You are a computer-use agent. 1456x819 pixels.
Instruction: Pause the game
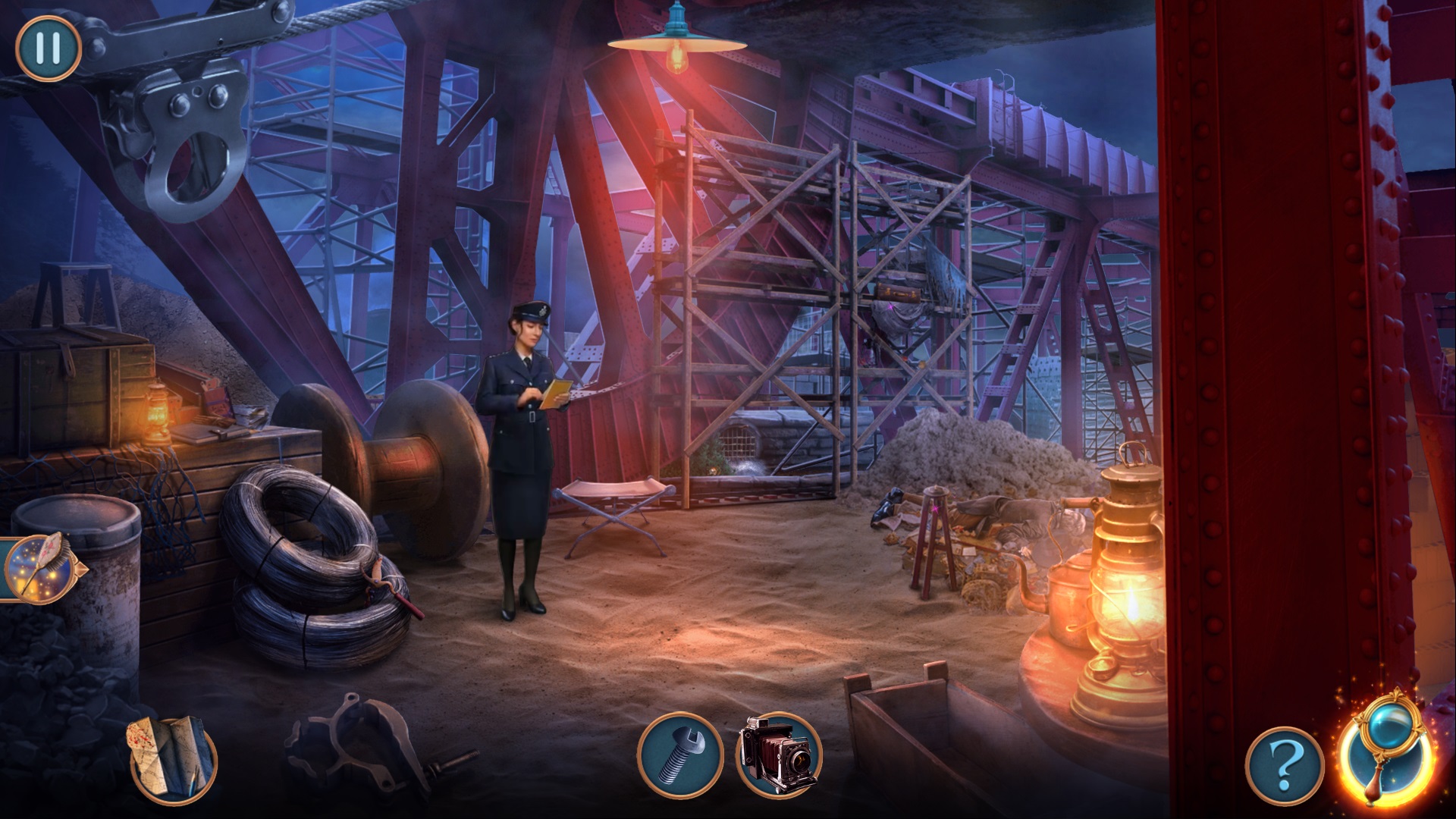coord(47,47)
